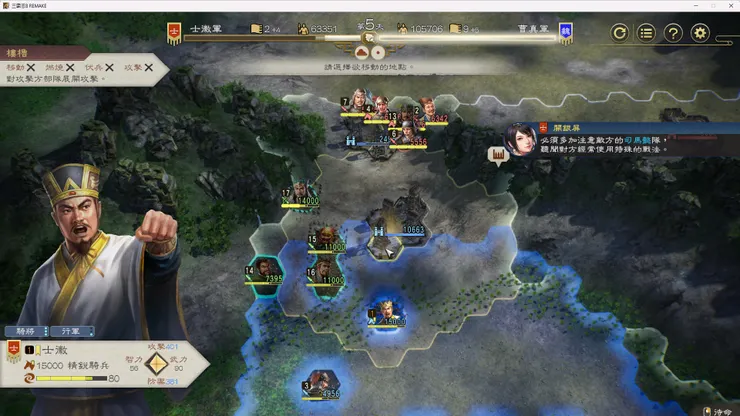The image size is (740, 416).
Task: Click the blue 曹真軍 faction banner
Action: [x=566, y=33]
